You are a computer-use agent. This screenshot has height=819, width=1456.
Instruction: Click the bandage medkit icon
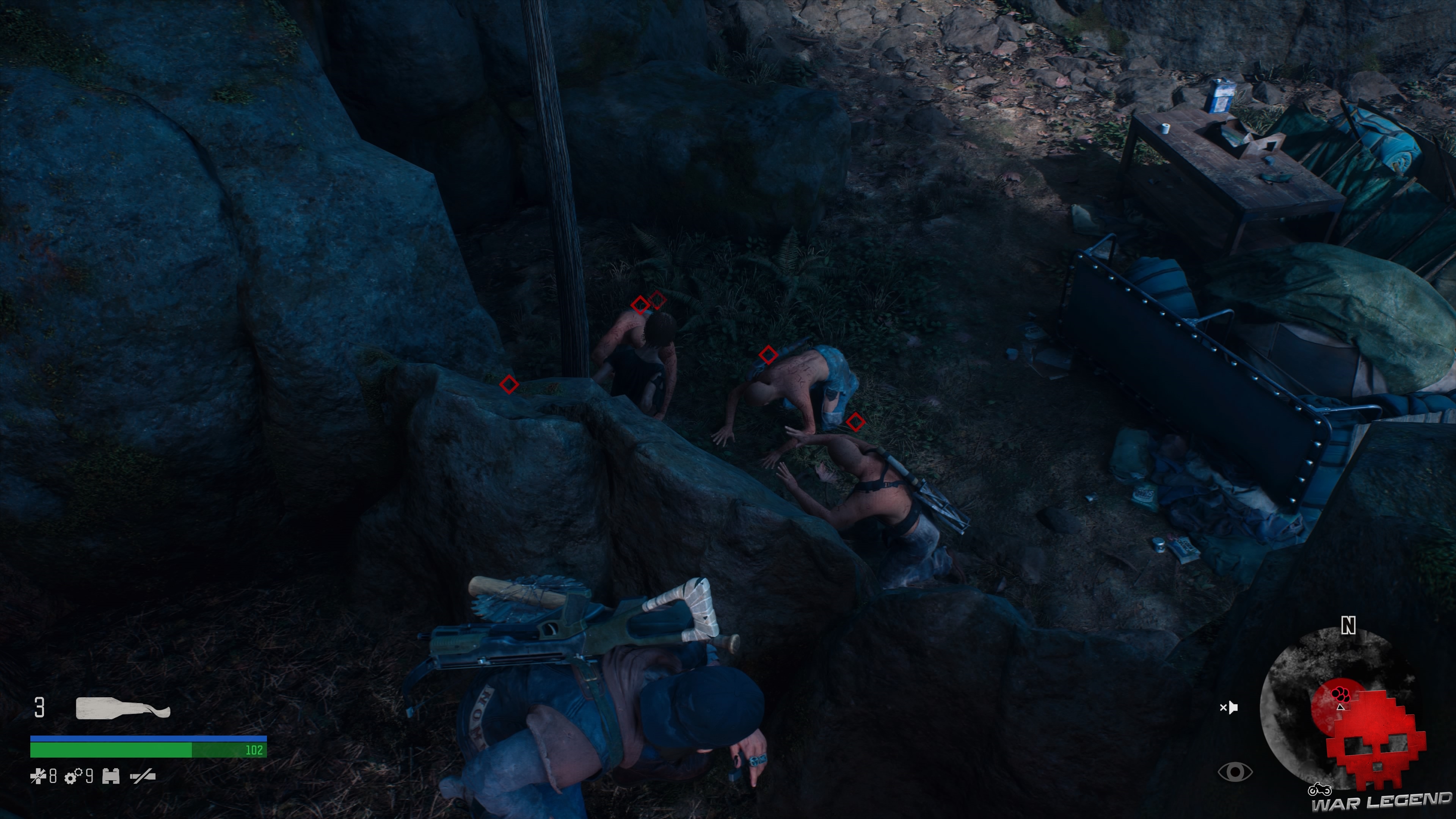point(38,777)
